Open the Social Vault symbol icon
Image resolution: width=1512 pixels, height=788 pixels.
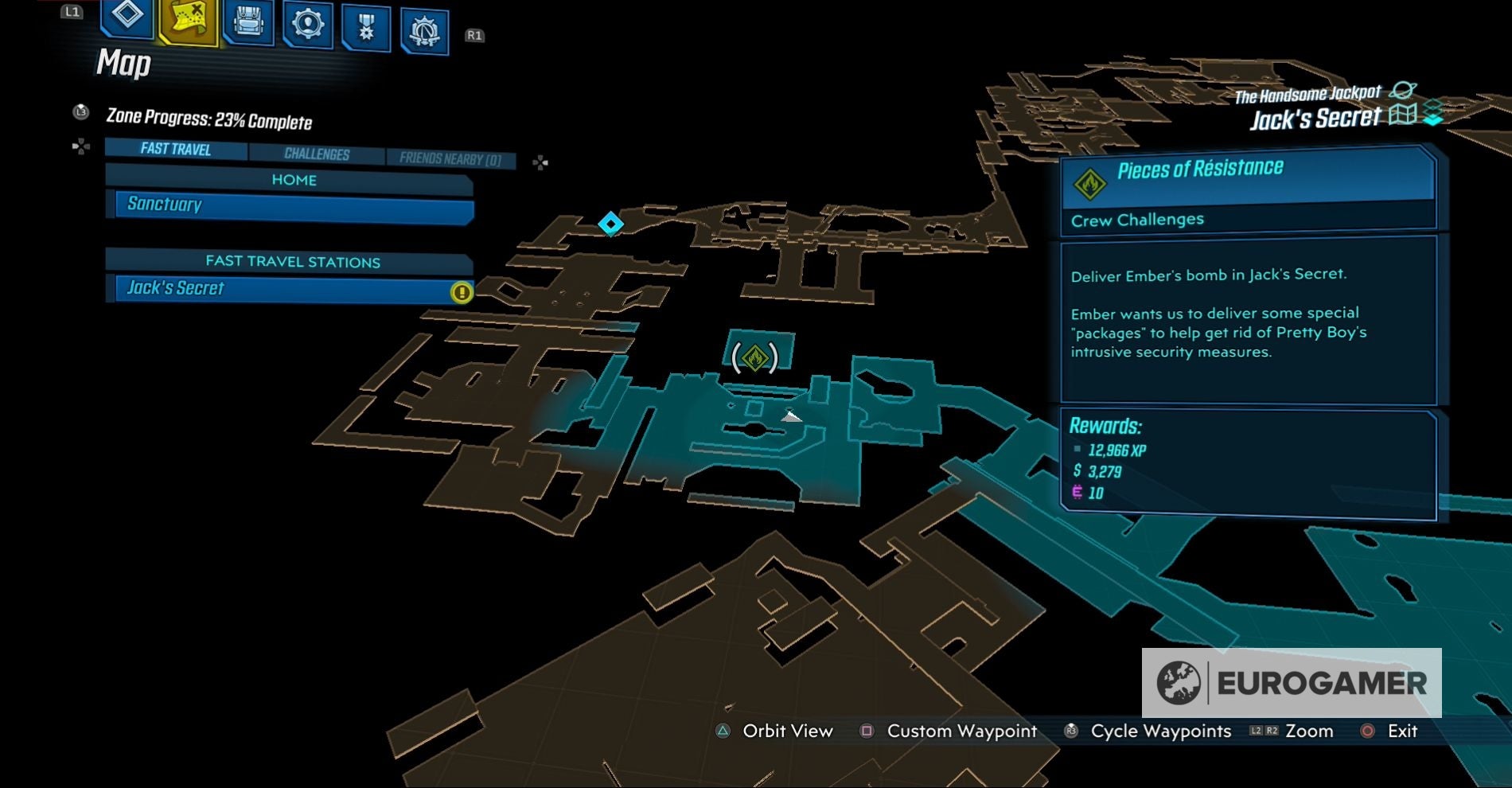click(x=424, y=24)
